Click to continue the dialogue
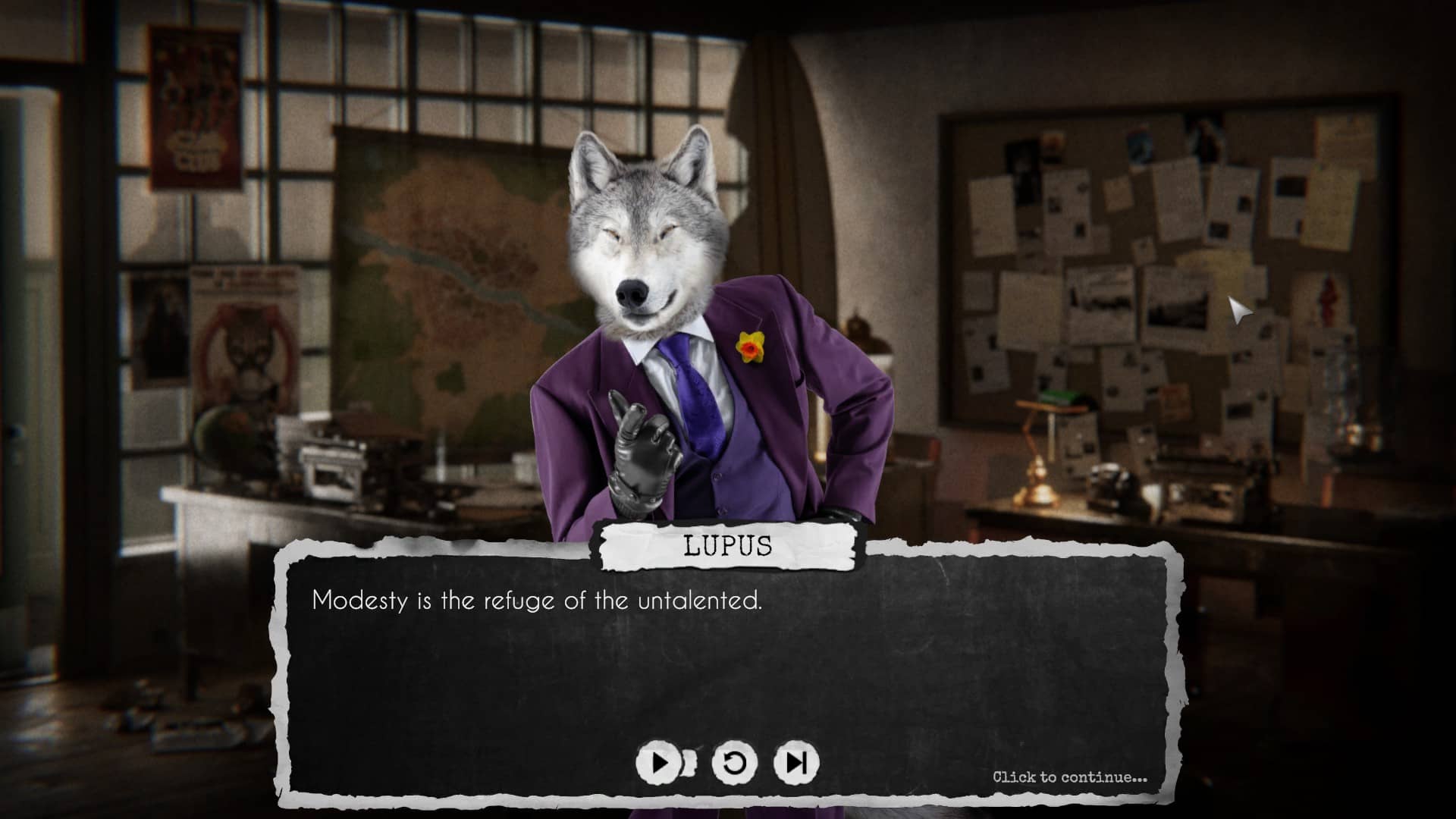Viewport: 1456px width, 819px height. click(1069, 777)
